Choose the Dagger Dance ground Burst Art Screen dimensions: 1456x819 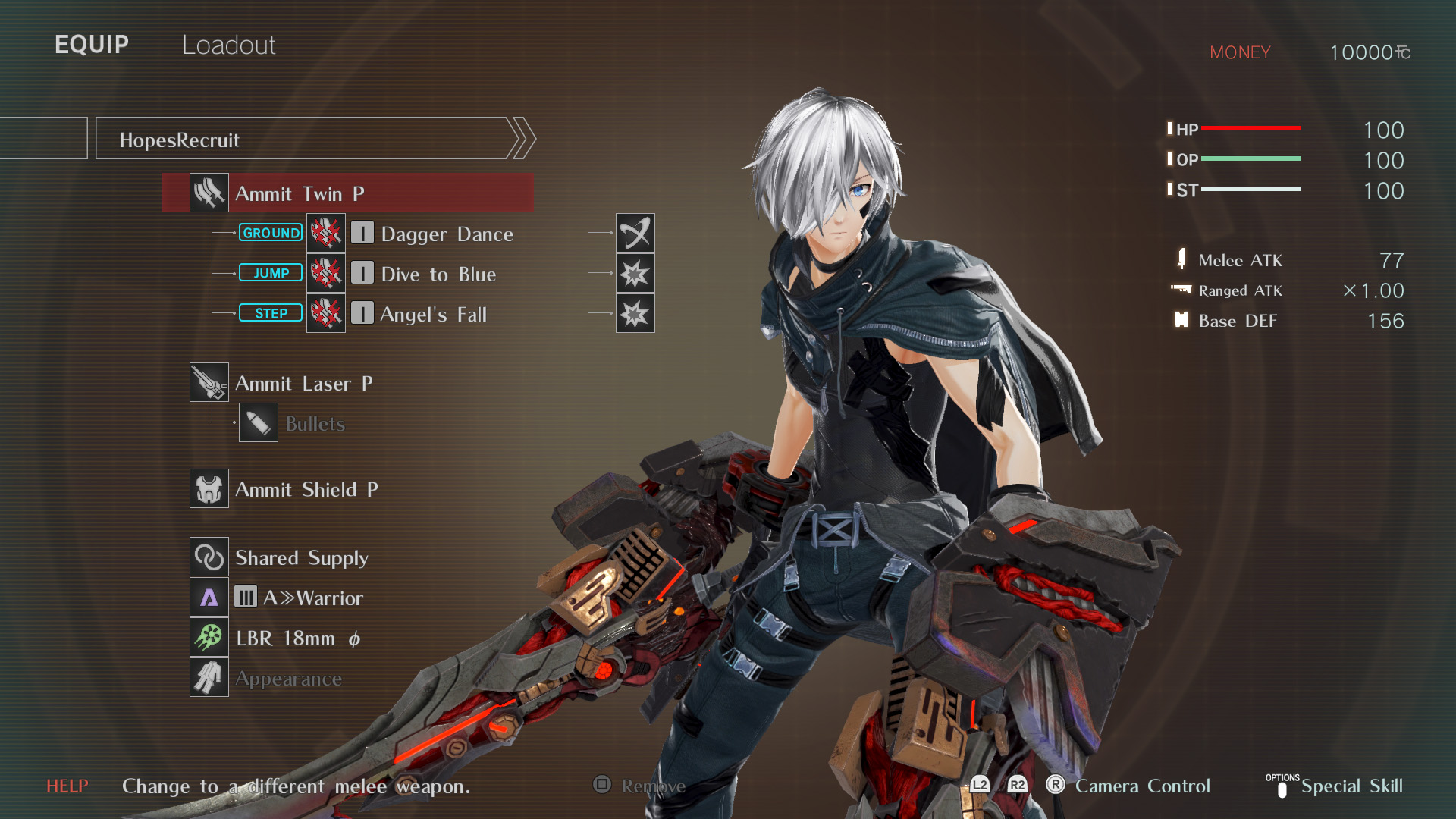pos(446,234)
